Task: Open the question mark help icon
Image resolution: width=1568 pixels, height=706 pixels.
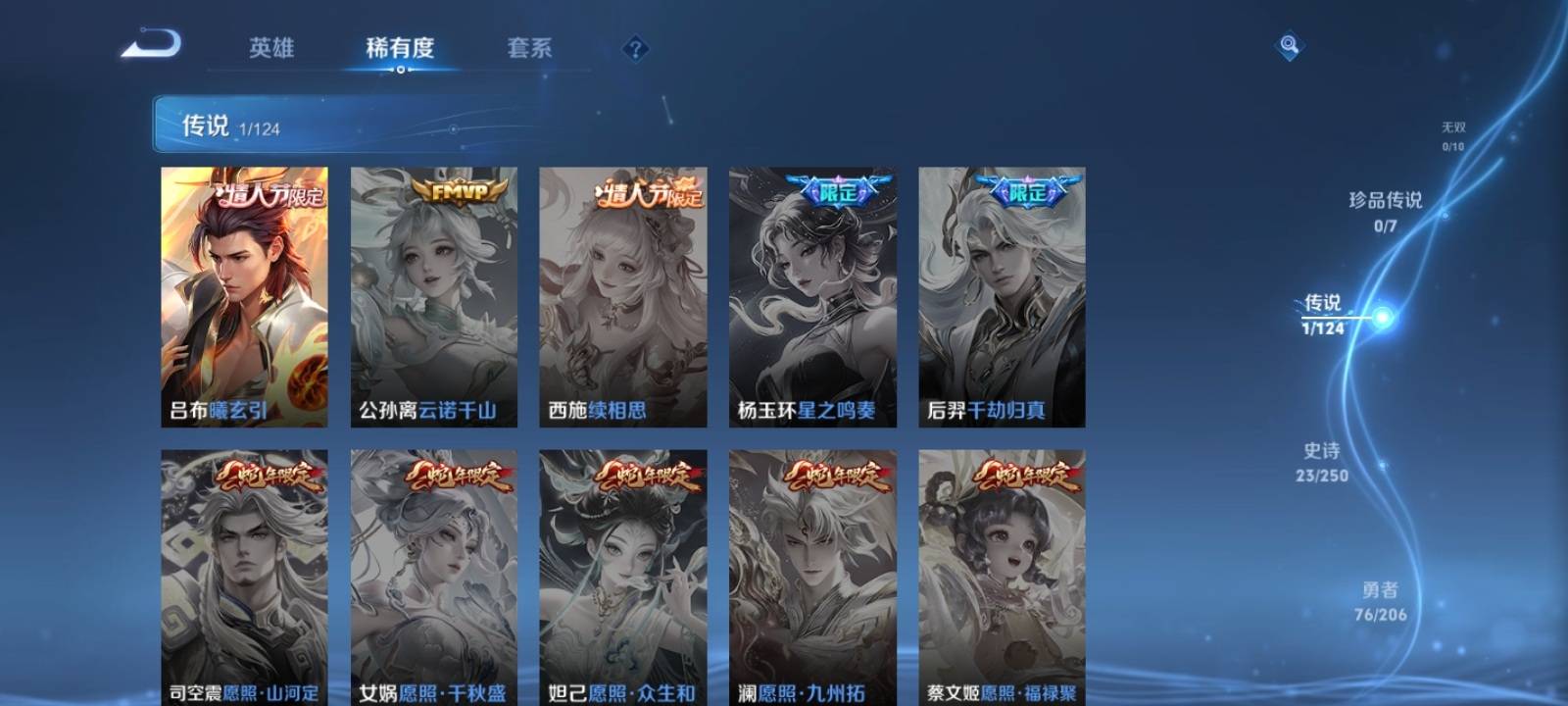Action: [x=635, y=49]
